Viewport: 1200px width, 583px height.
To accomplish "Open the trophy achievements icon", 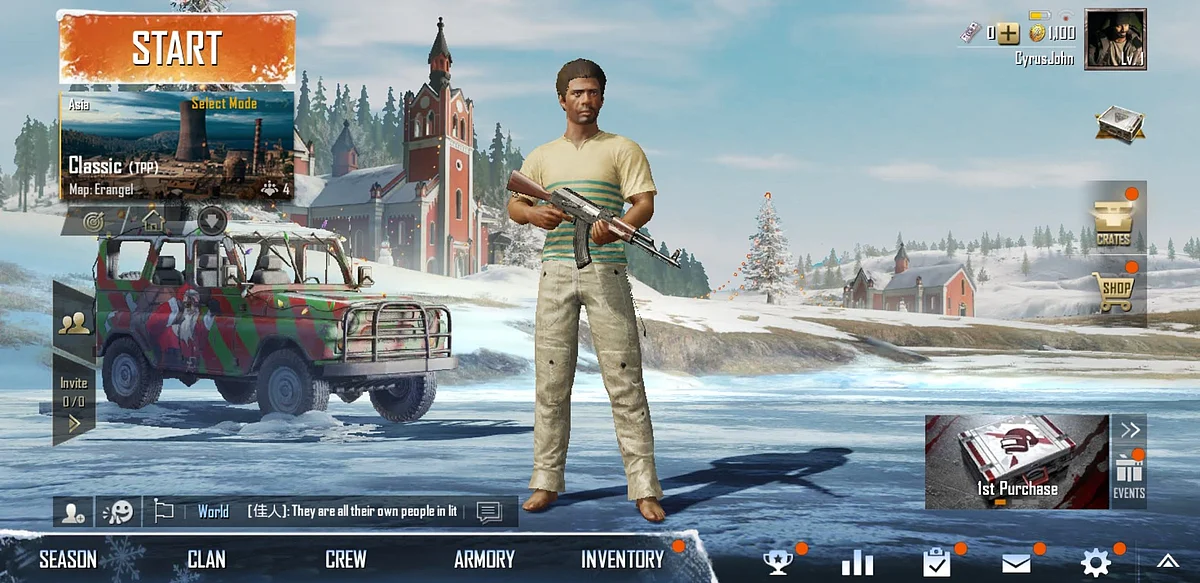I will [777, 563].
